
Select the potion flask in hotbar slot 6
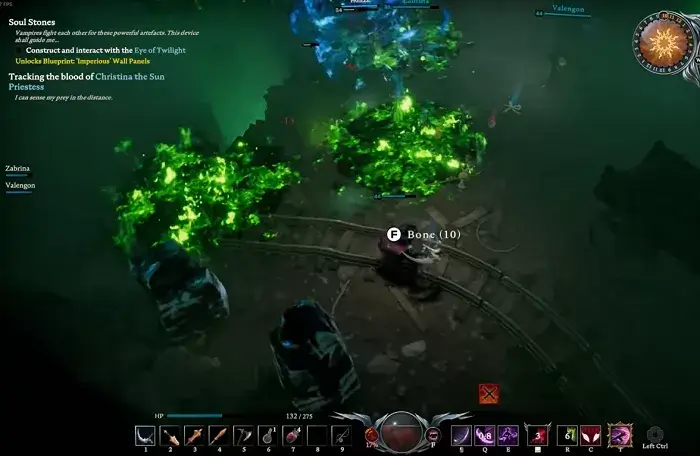pyautogui.click(x=268, y=435)
